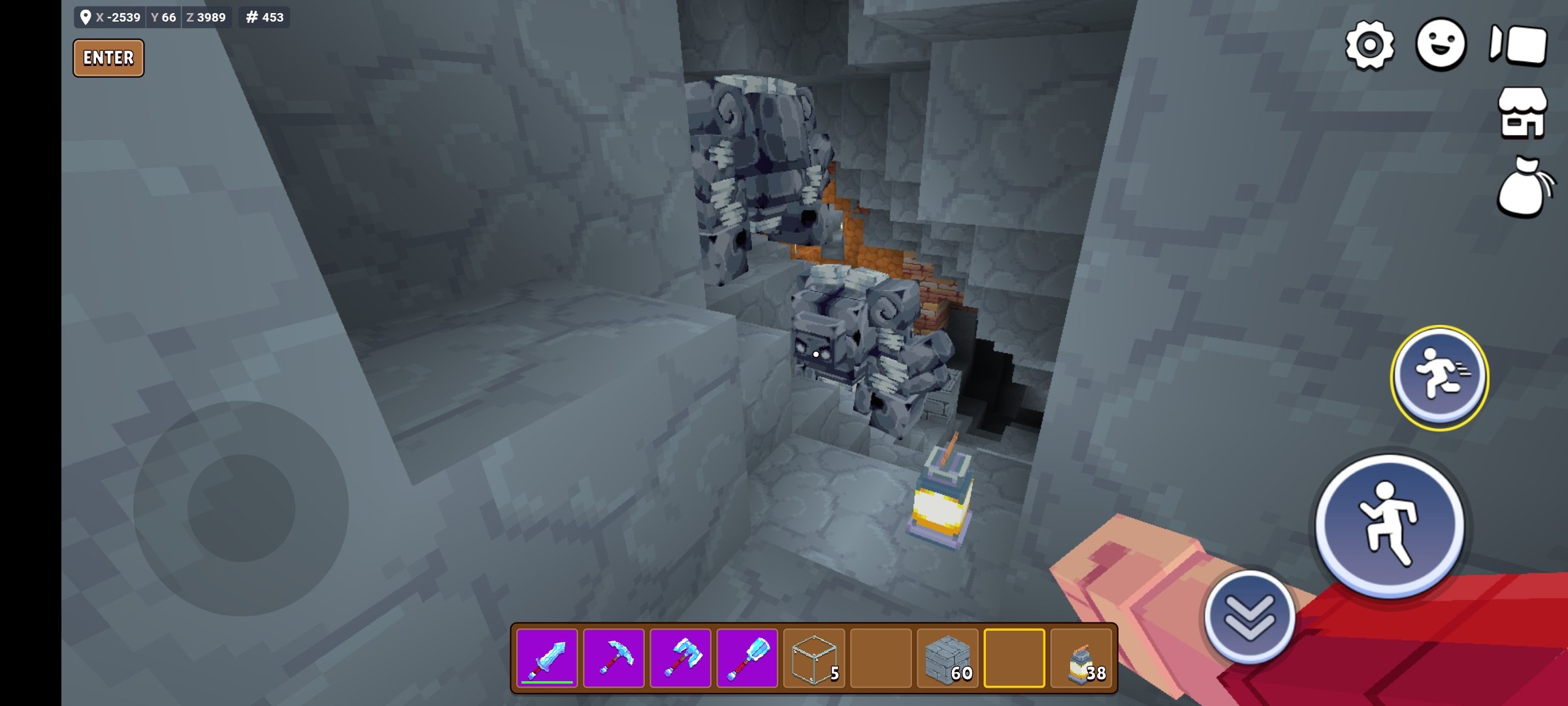Tap the double-chevron crouch button
Viewport: 1568px width, 706px height.
tap(1249, 617)
